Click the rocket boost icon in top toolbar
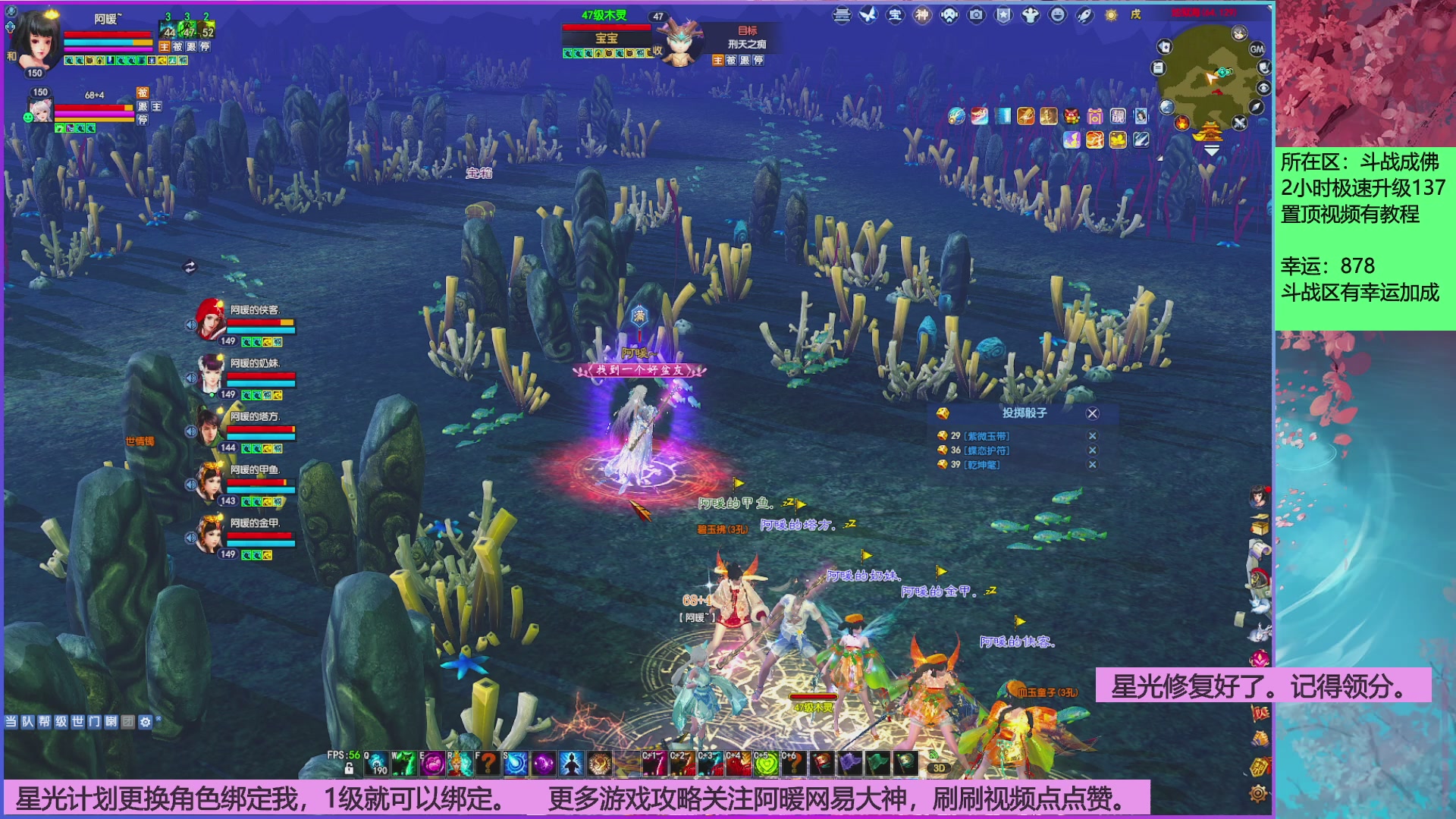The height and width of the screenshot is (819, 1456). [1084, 16]
